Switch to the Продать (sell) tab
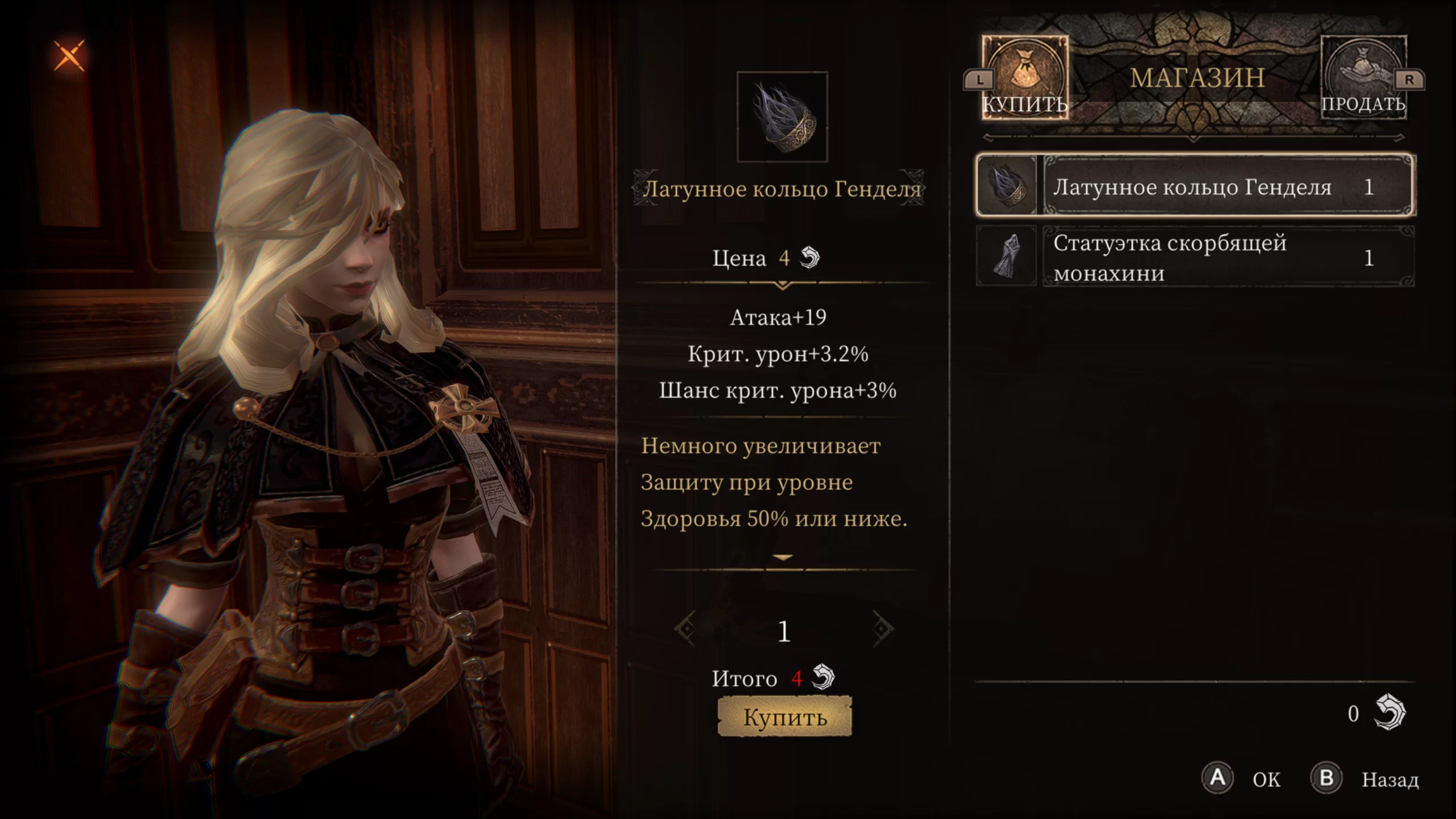This screenshot has width=1456, height=819. coord(1363,78)
